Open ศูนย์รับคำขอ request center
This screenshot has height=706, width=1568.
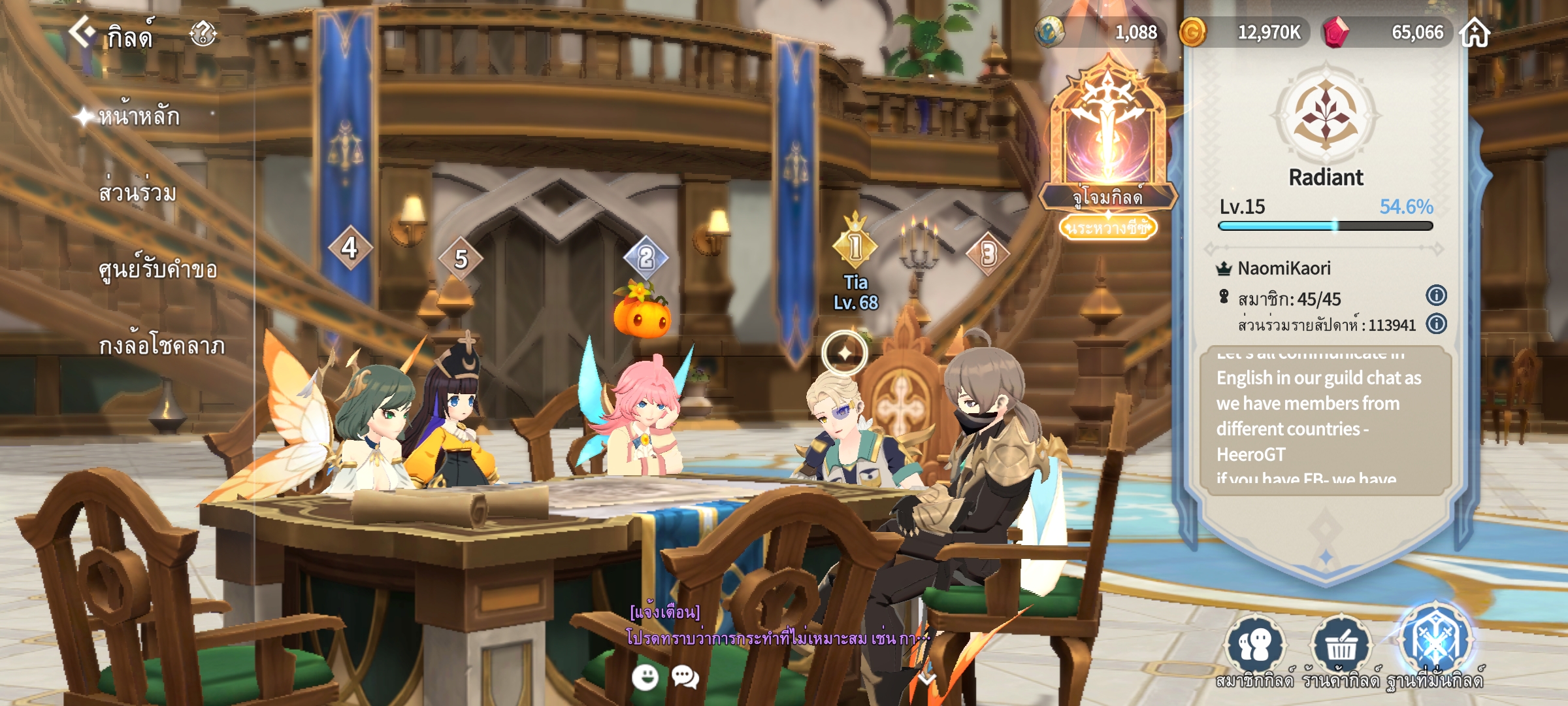coord(157,270)
